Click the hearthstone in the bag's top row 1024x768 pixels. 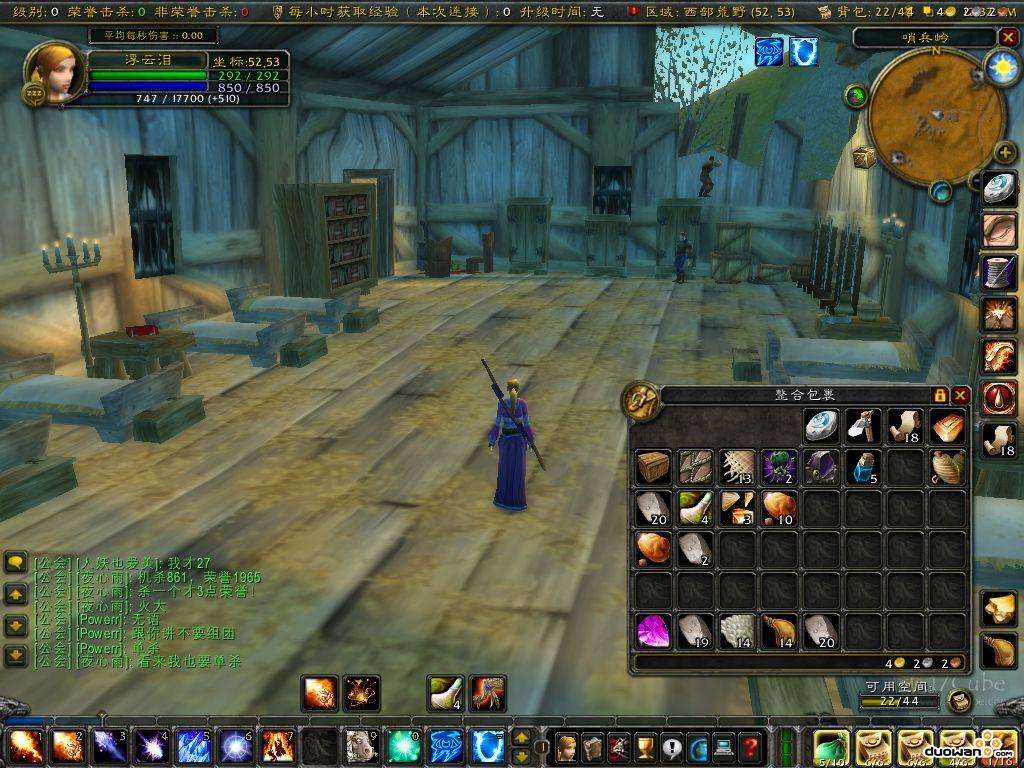[822, 425]
